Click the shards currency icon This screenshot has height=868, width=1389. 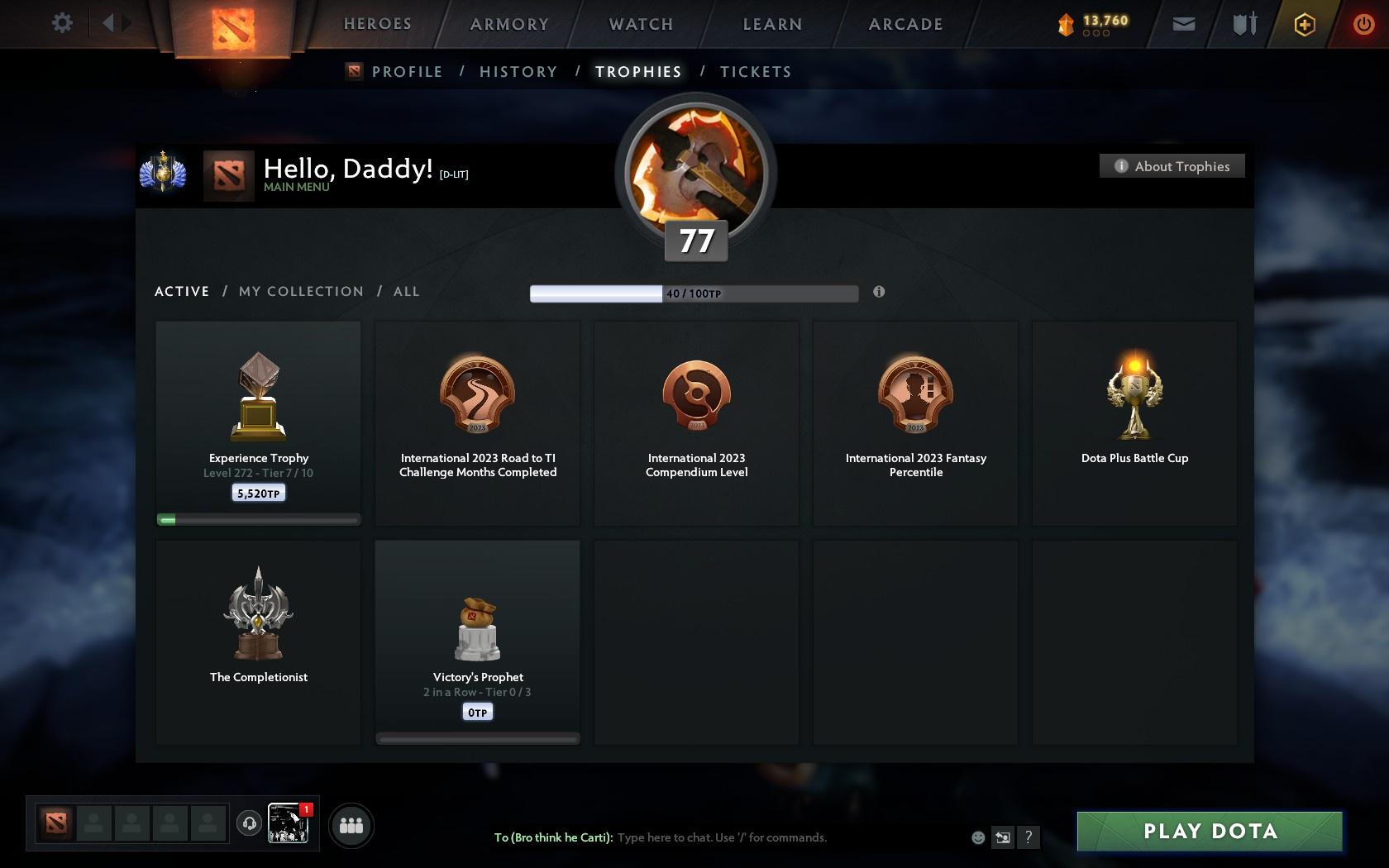click(1066, 24)
